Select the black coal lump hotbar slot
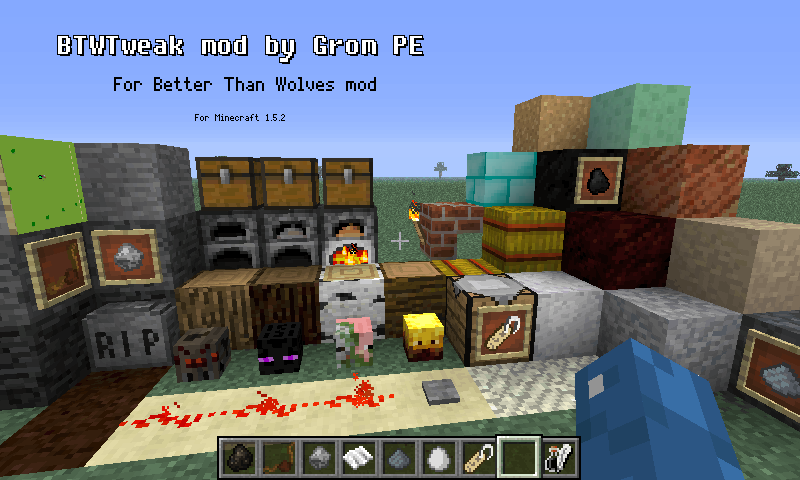 [x=238, y=459]
